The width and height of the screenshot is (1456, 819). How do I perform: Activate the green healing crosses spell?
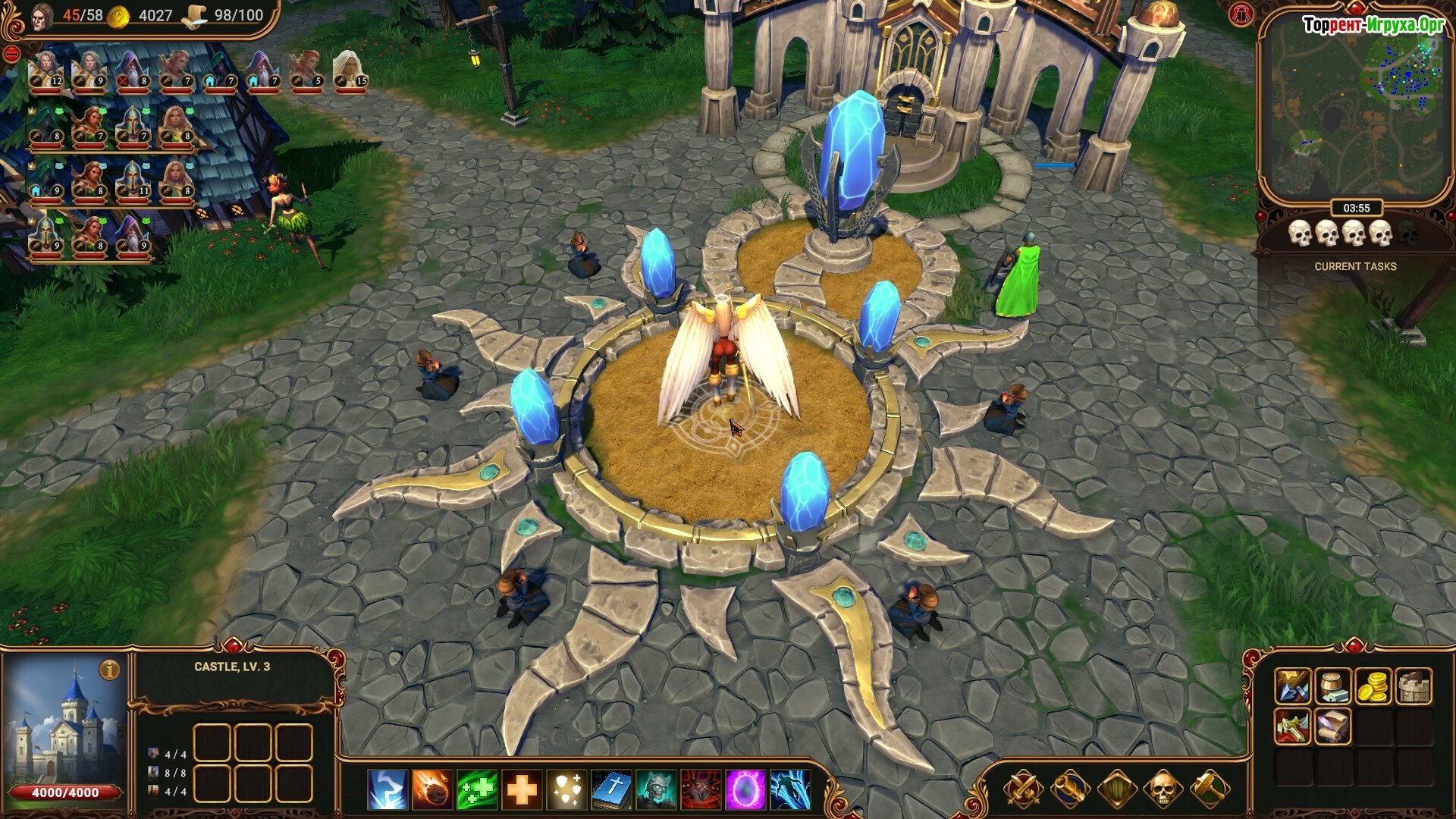pyautogui.click(x=477, y=789)
